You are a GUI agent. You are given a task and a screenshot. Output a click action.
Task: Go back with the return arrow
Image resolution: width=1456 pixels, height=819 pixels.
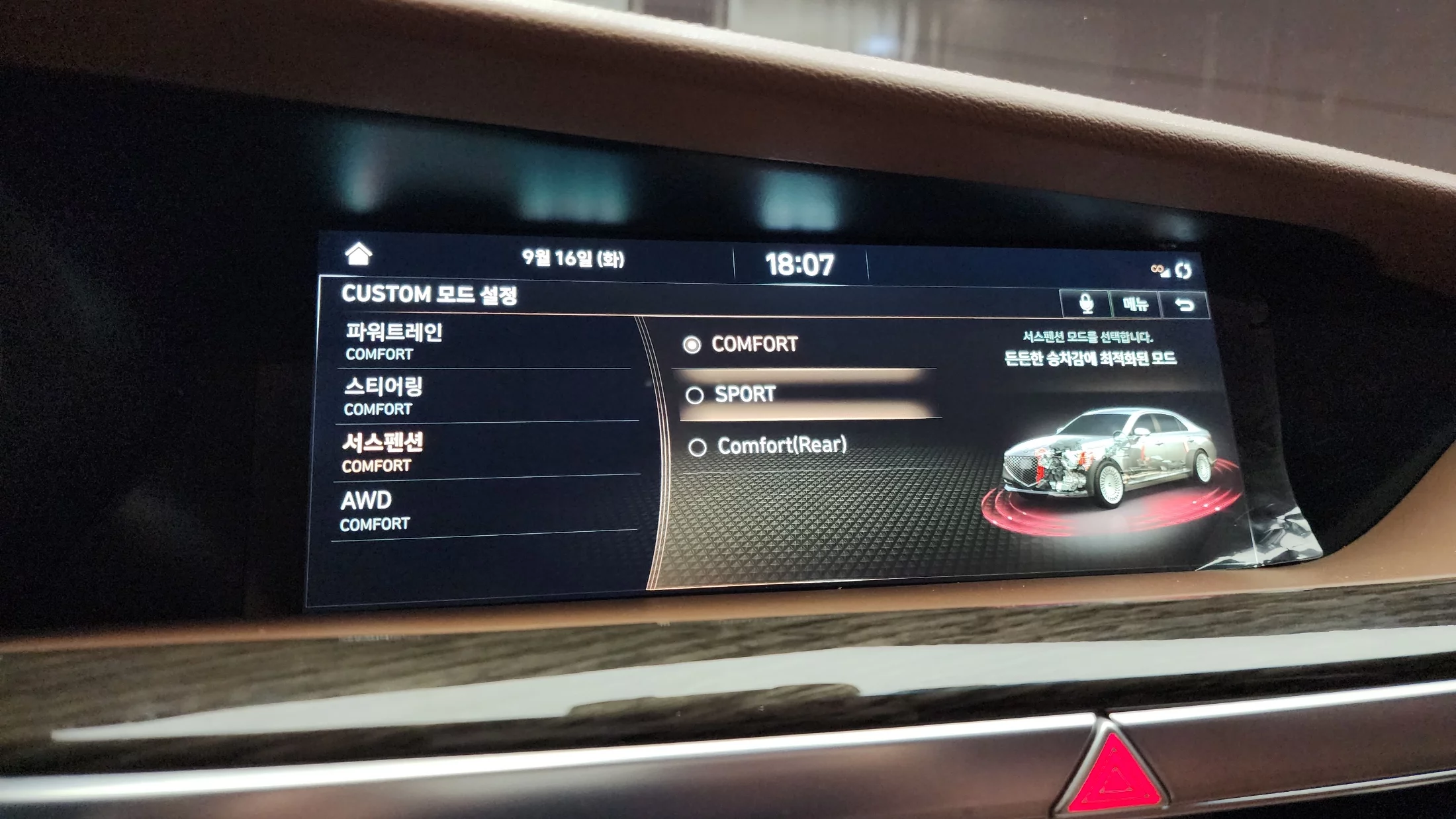[1184, 305]
